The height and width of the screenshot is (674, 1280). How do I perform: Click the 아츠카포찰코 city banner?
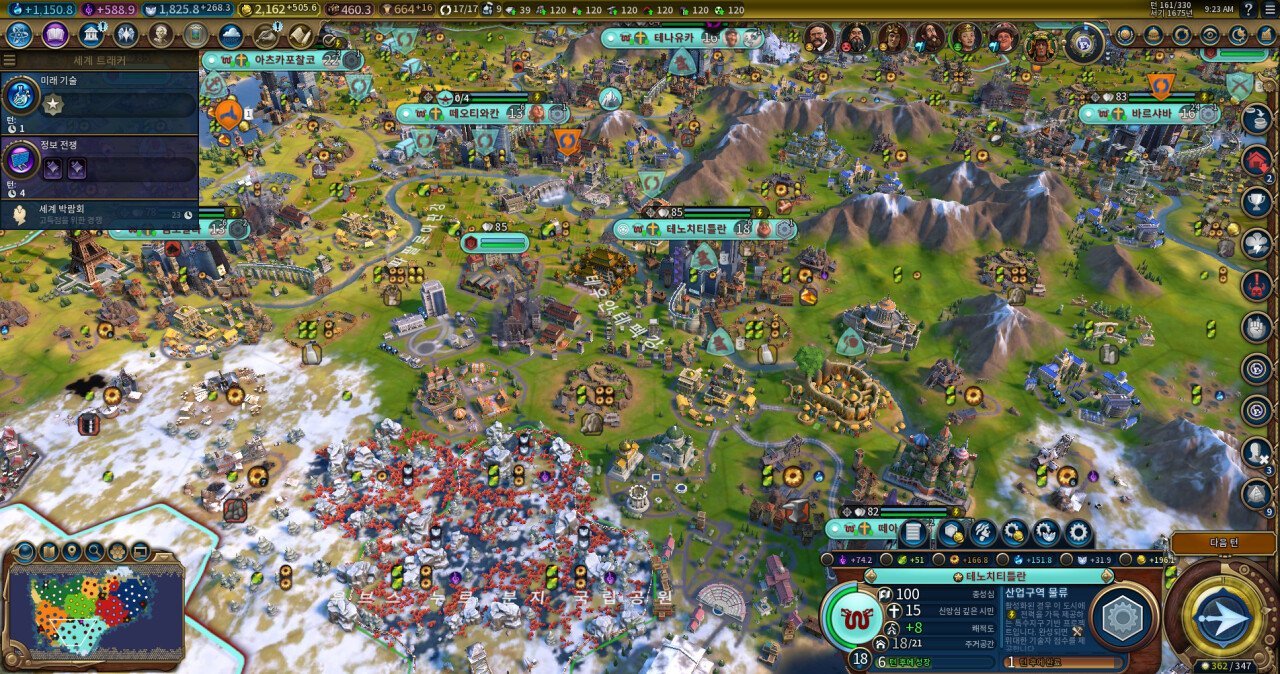click(x=284, y=60)
